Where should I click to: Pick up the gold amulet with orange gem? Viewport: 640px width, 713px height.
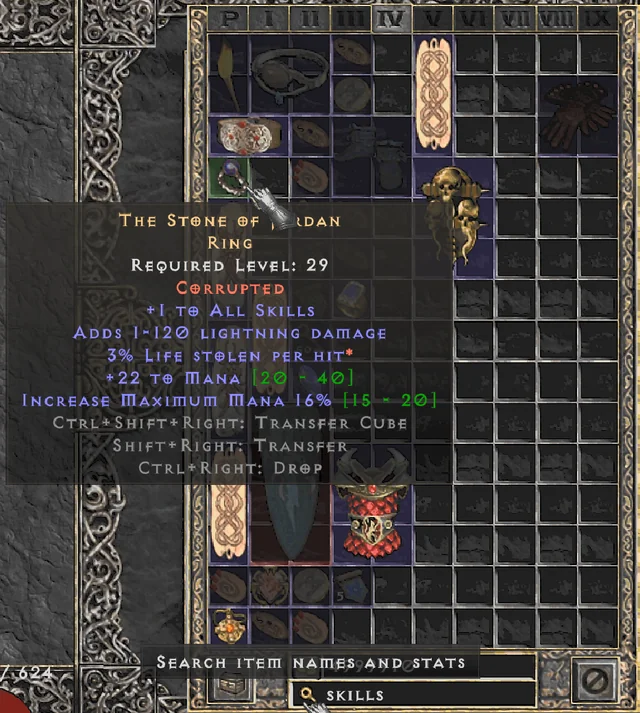tap(231, 625)
